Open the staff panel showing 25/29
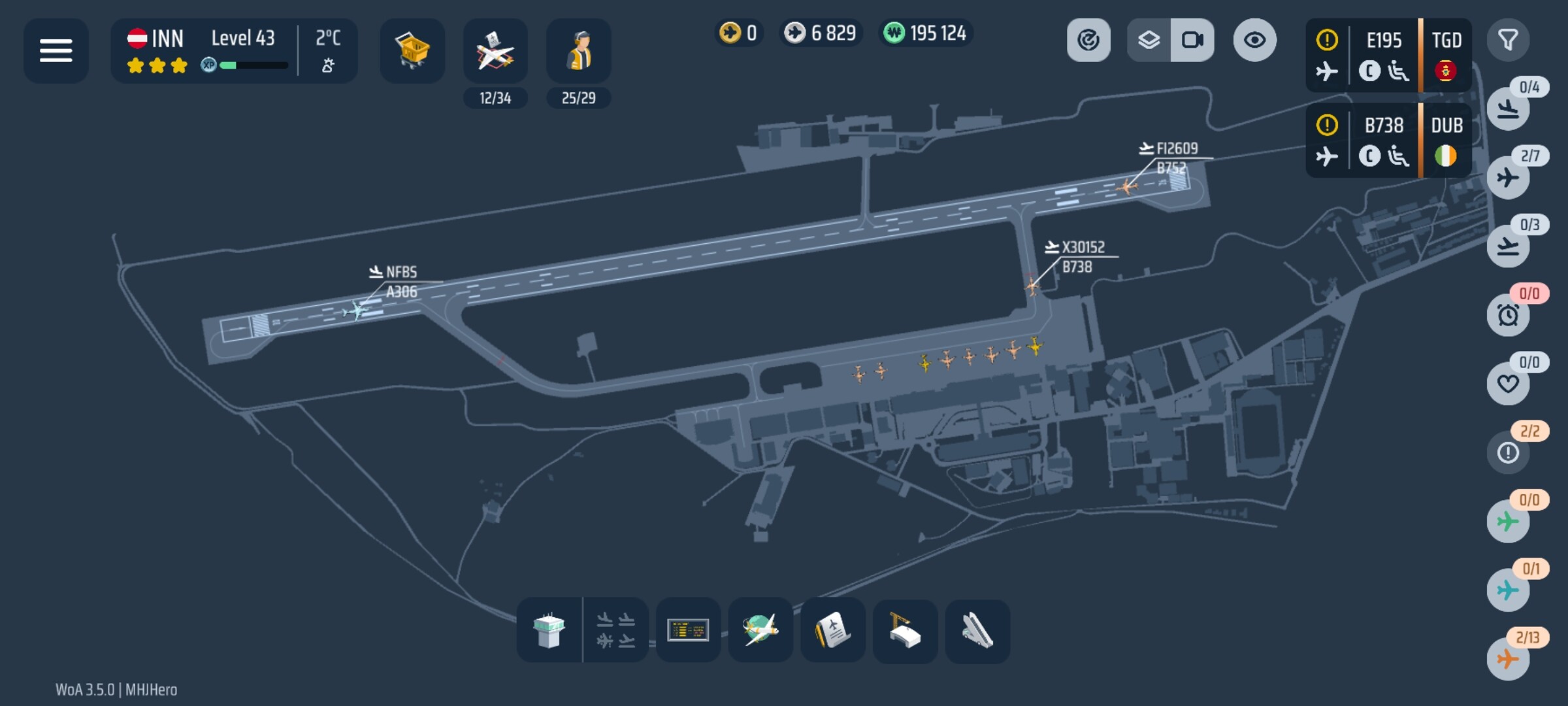 (x=578, y=52)
